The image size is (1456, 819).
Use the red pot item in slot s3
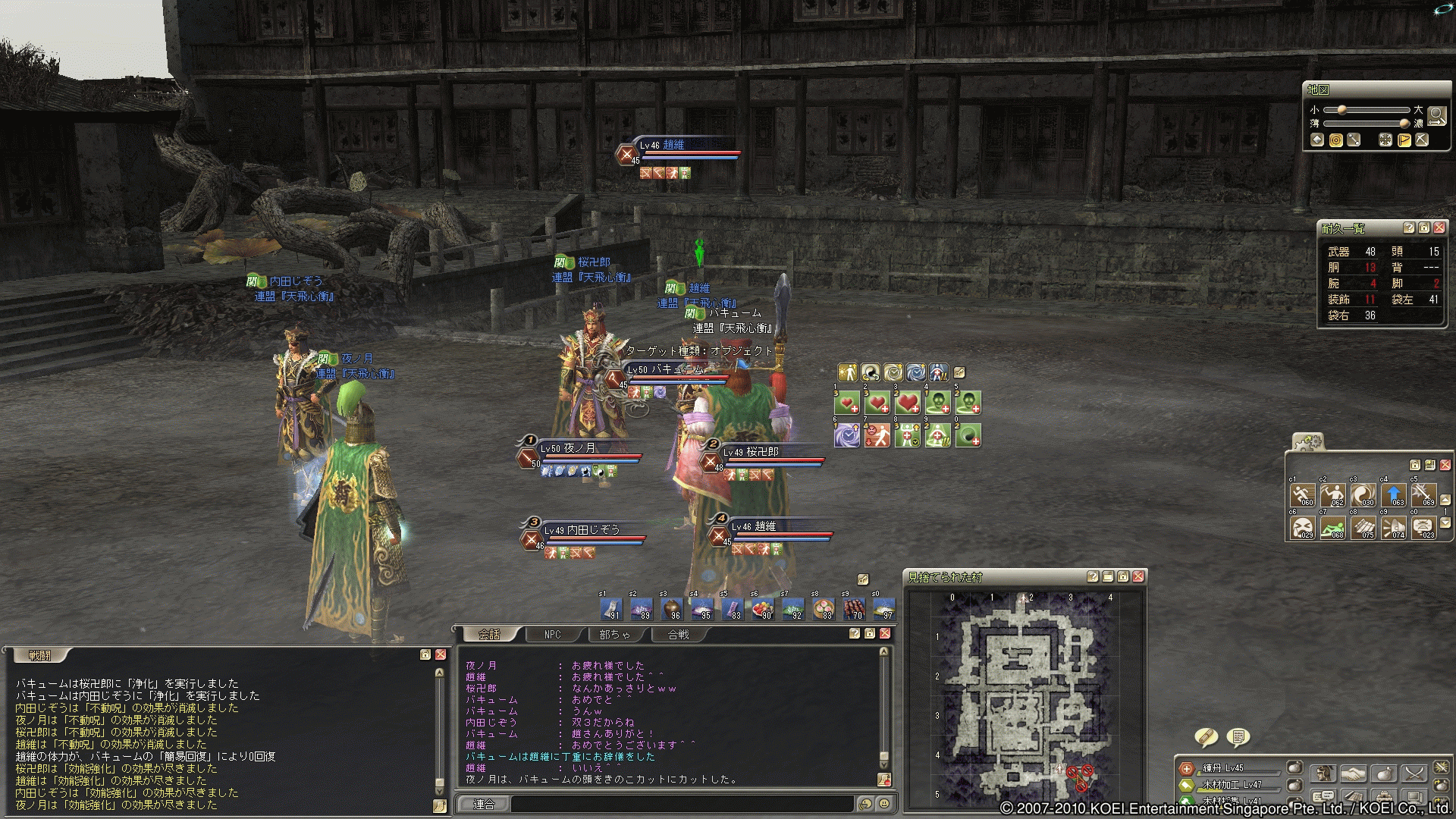671,608
